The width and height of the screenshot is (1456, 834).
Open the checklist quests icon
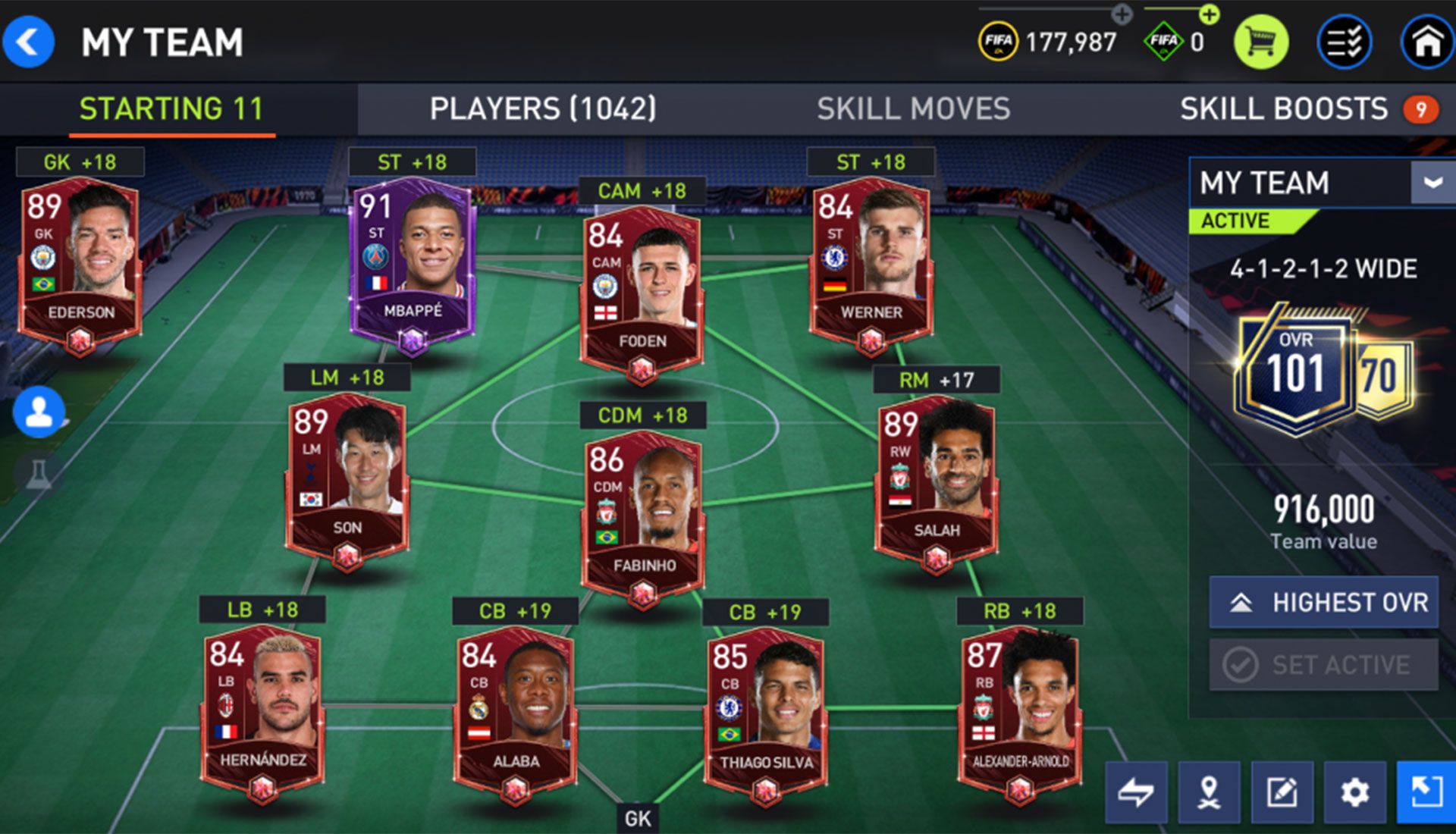(1345, 42)
